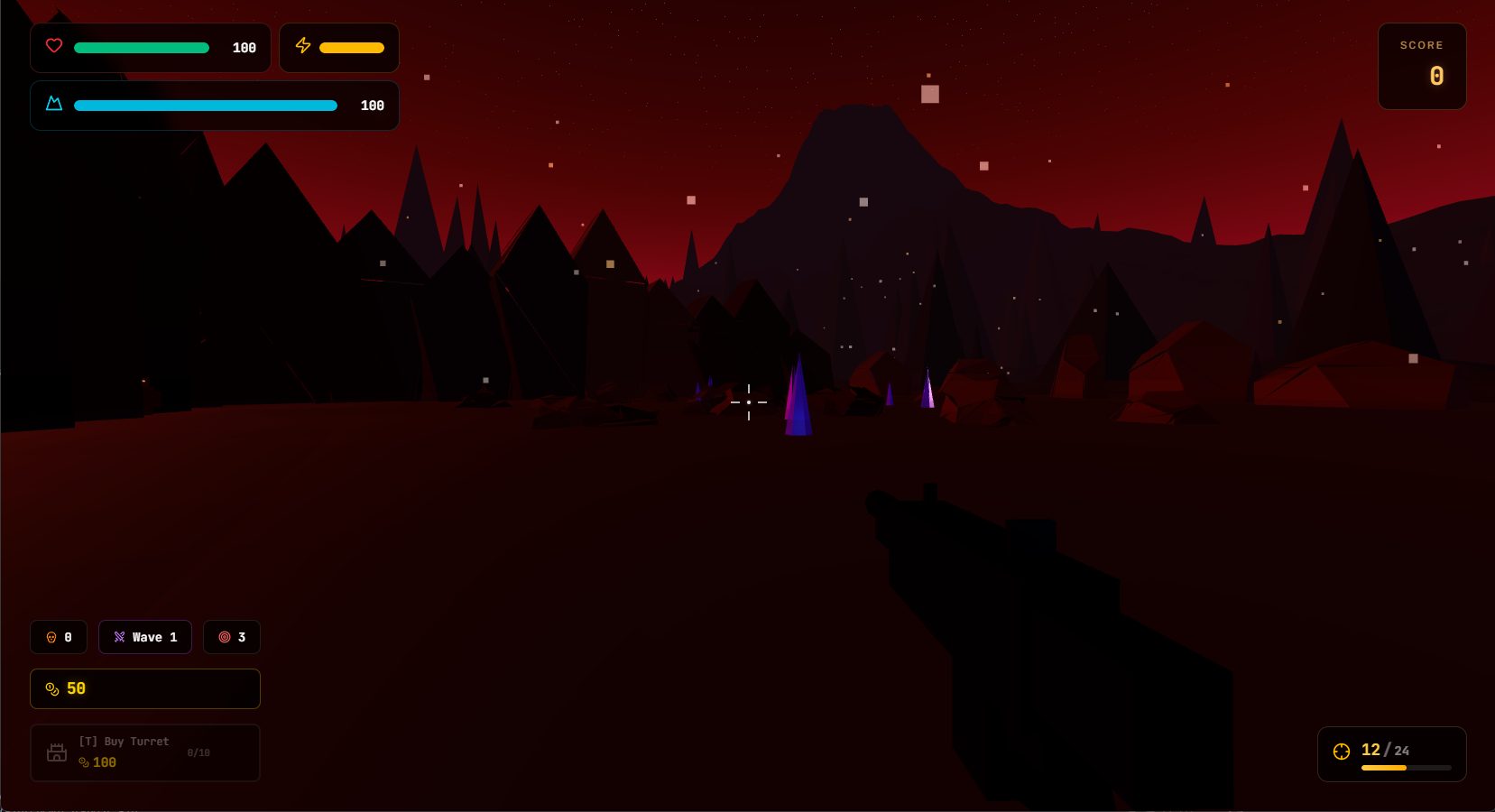1495x812 pixels.
Task: Click the green health bar
Action: 141,48
